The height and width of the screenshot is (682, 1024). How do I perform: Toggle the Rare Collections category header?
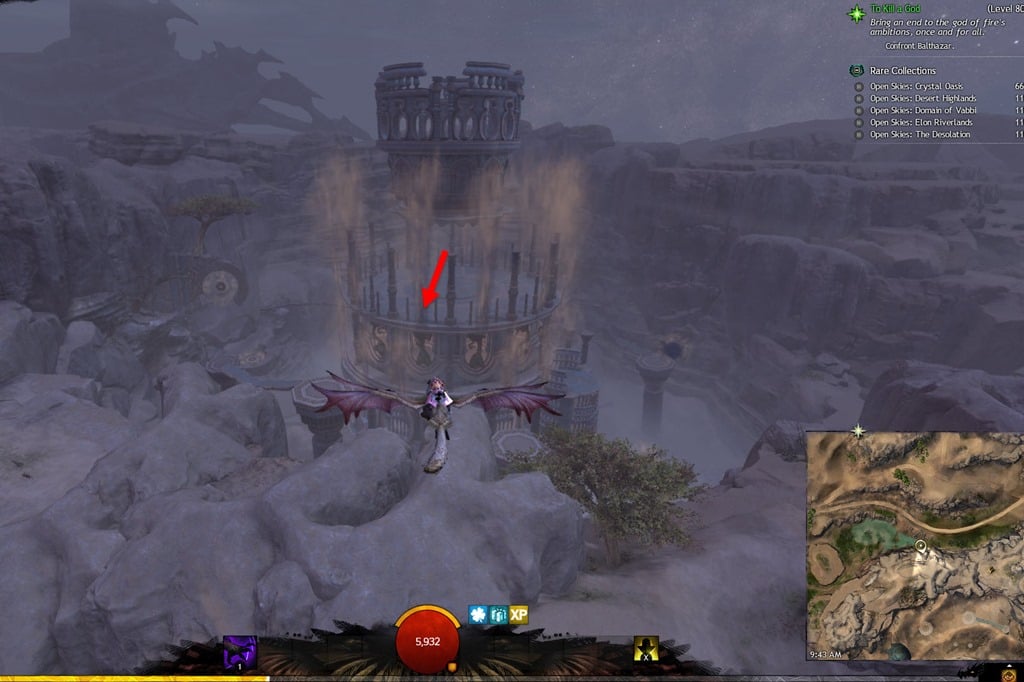[902, 71]
